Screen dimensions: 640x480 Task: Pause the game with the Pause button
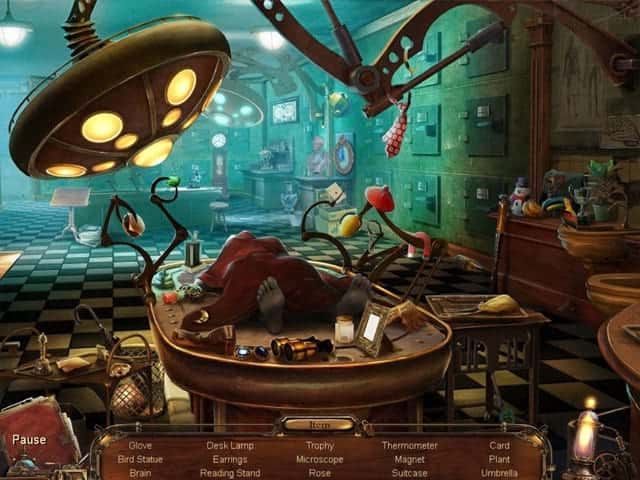[29, 439]
